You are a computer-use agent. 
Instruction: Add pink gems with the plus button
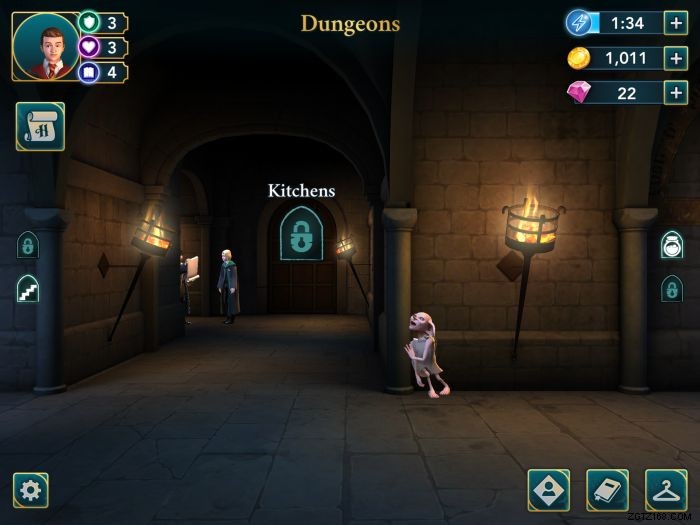(x=676, y=93)
